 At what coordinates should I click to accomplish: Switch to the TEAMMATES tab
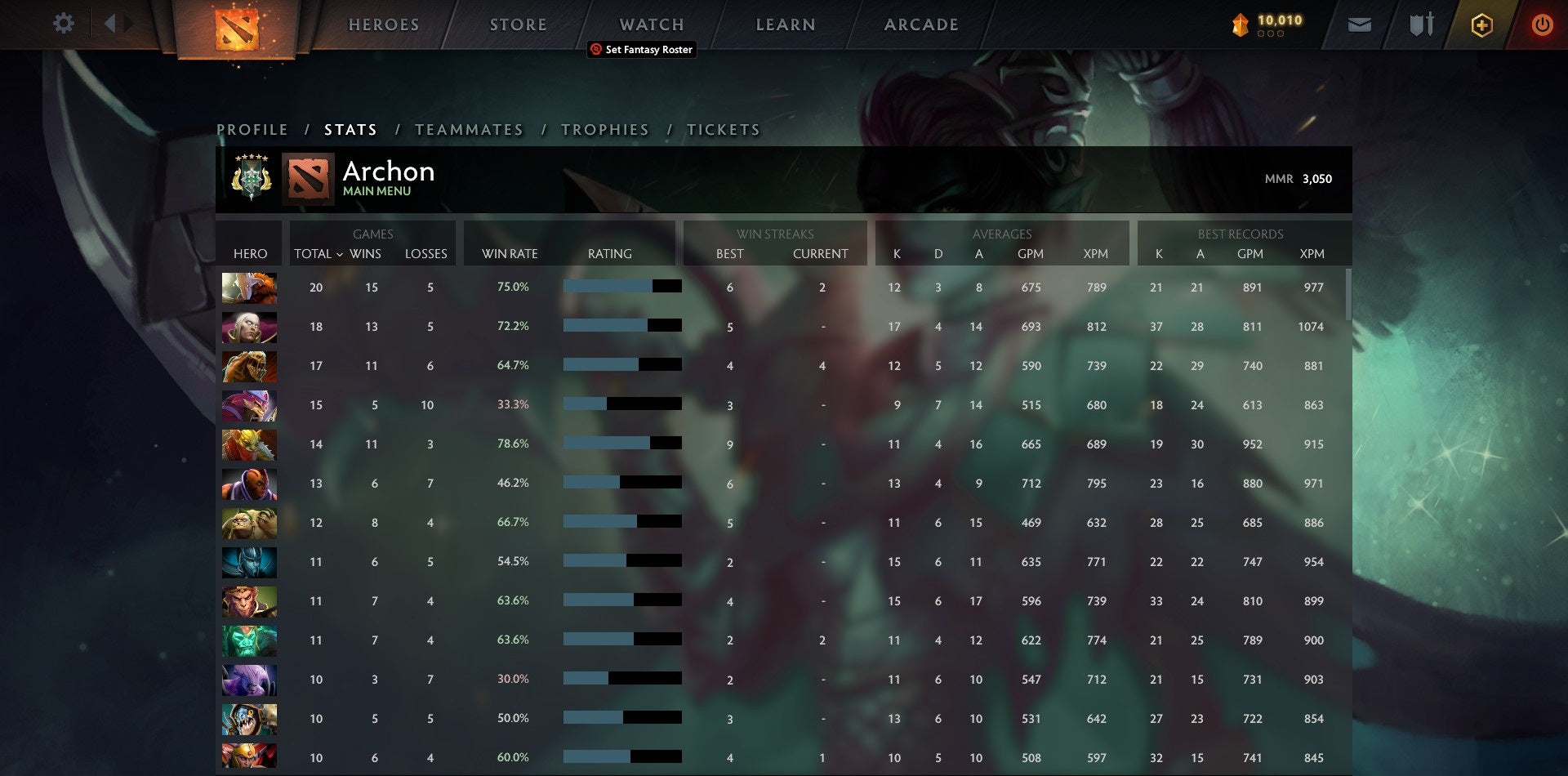pos(470,129)
